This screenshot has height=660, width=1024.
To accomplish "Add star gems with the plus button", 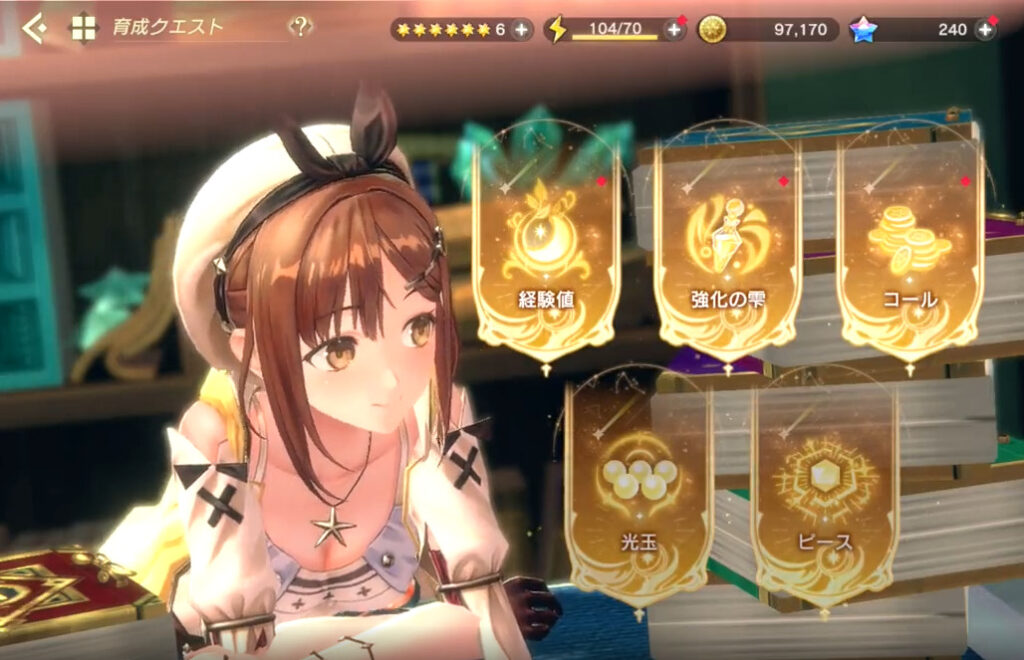I will click(x=985, y=29).
